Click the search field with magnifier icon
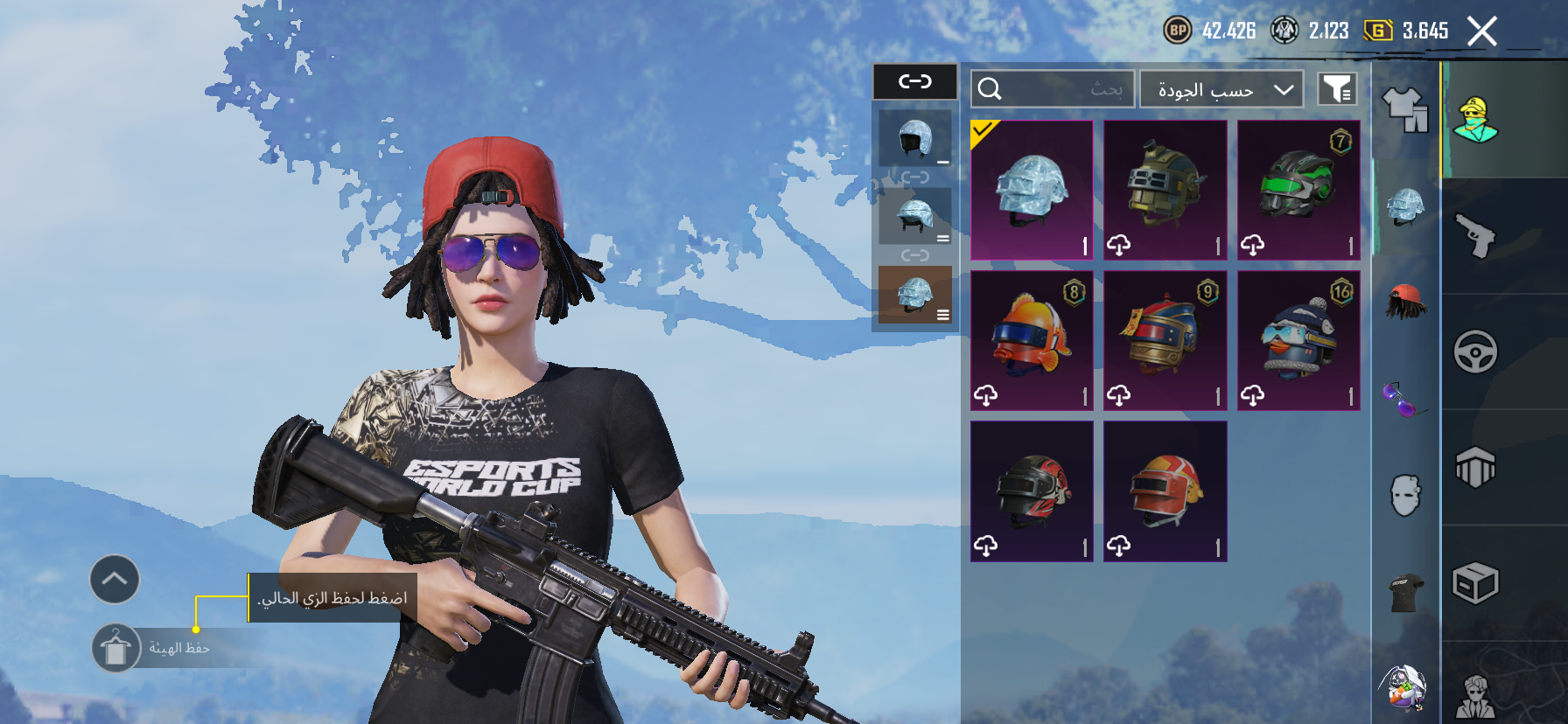1568x724 pixels. tap(1053, 89)
